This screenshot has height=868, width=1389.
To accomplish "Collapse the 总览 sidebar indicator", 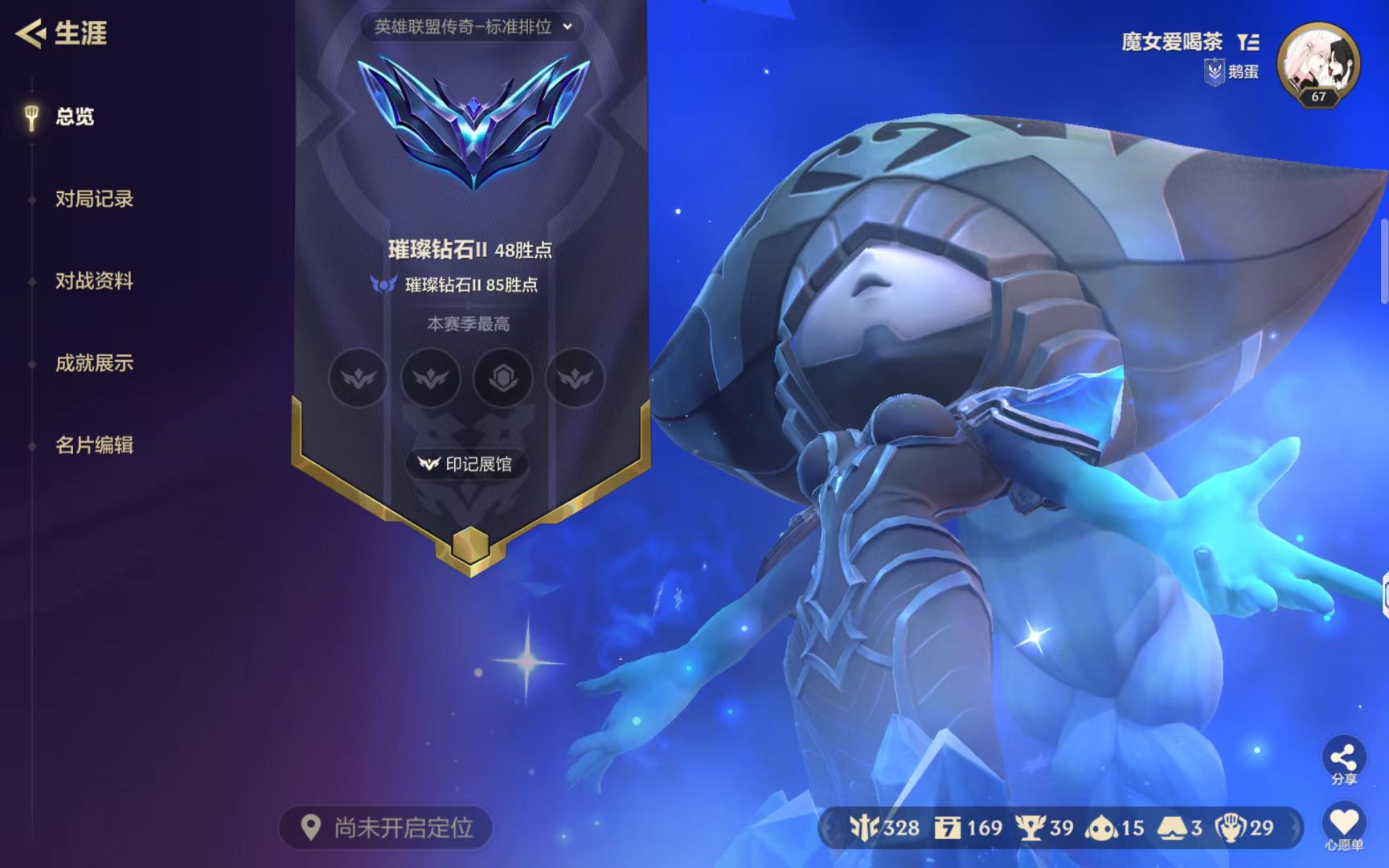I will point(32,117).
